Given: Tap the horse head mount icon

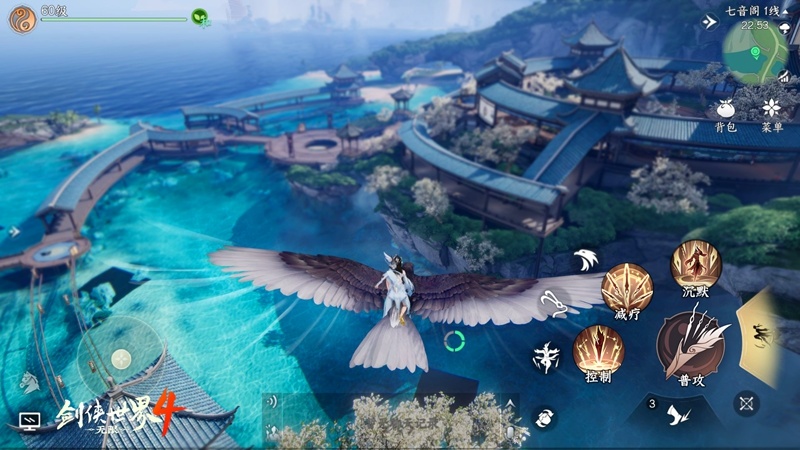Looking at the screenshot, I should click(x=29, y=381).
